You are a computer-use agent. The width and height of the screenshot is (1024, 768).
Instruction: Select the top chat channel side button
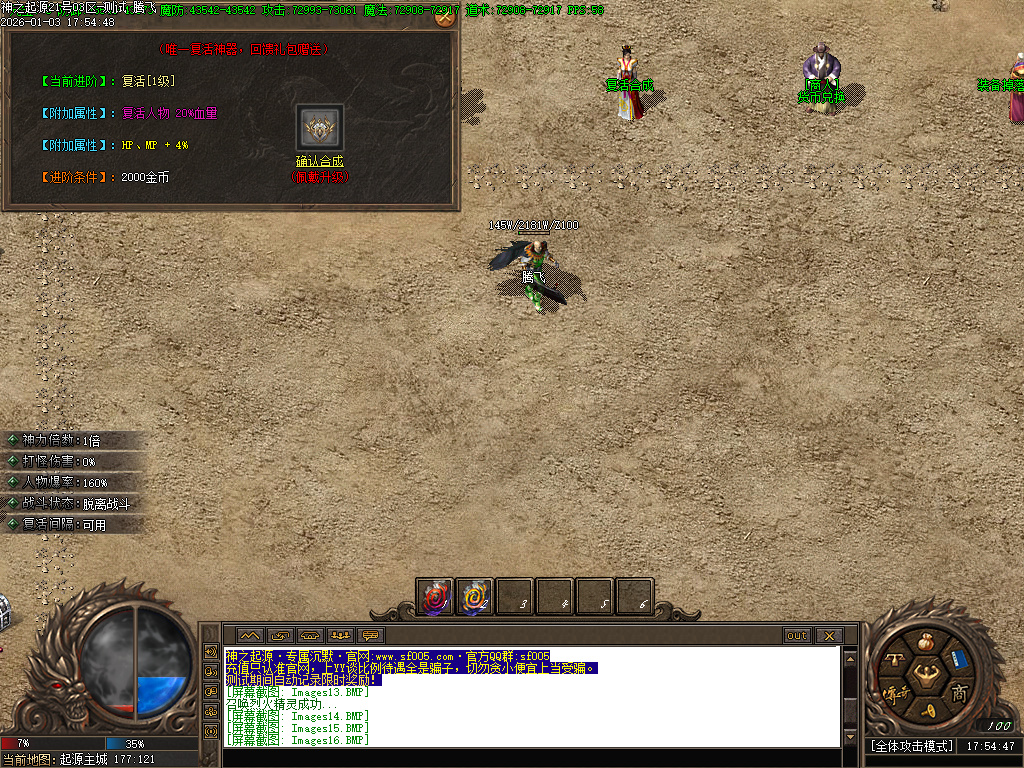tap(210, 651)
